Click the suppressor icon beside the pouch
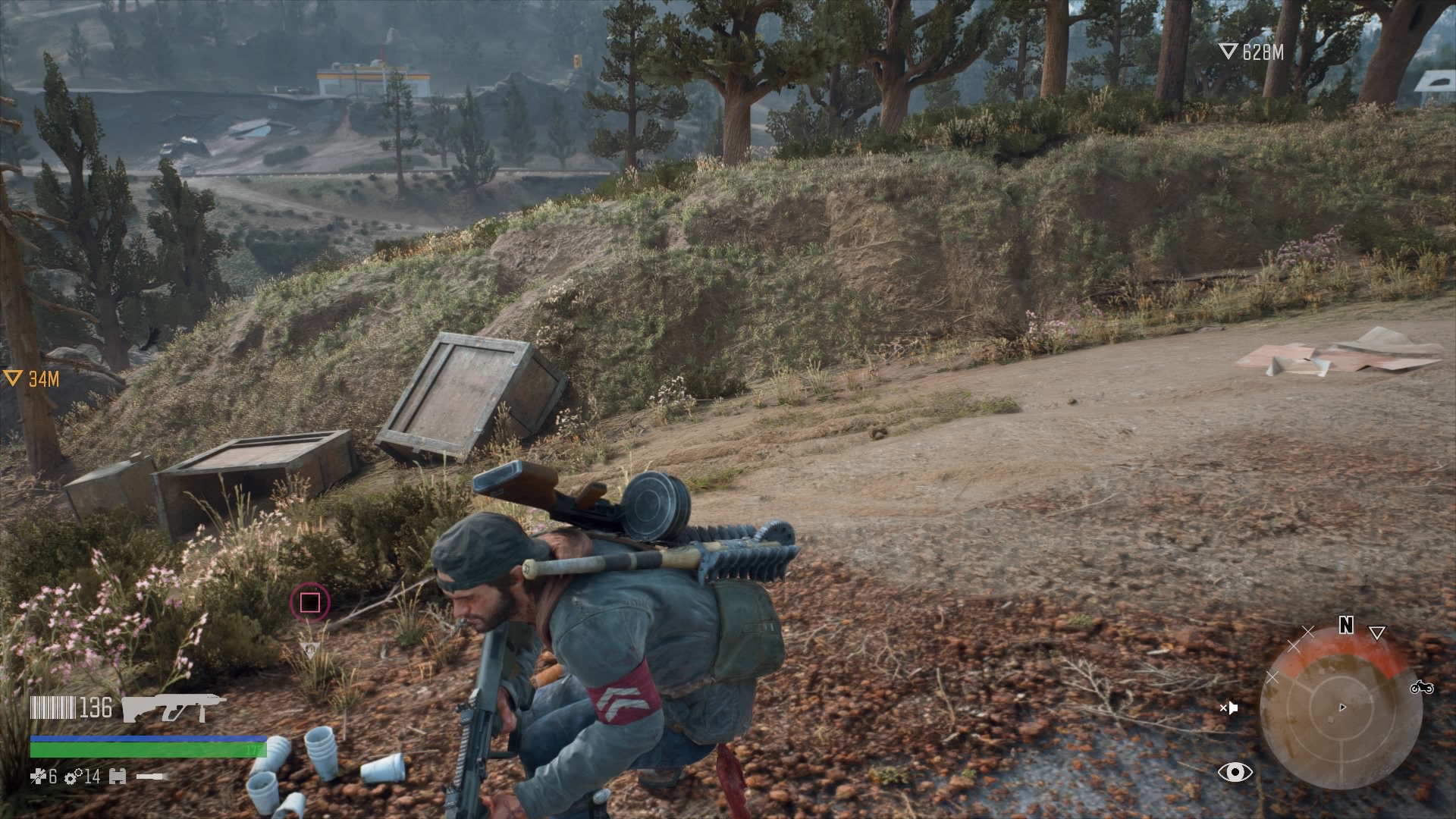The image size is (1456, 819). click(x=150, y=776)
